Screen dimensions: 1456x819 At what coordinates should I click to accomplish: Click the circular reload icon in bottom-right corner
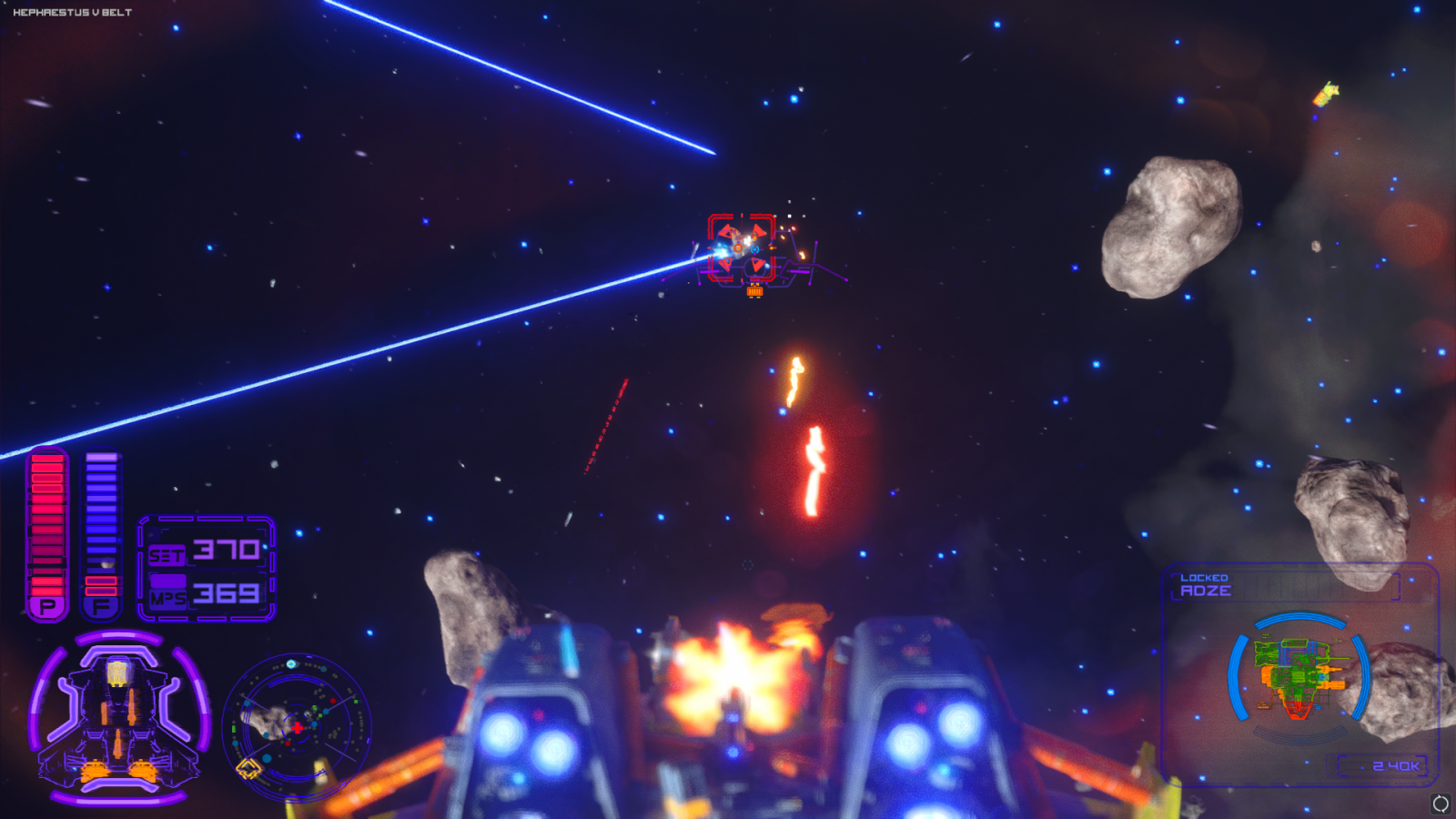tap(1441, 803)
